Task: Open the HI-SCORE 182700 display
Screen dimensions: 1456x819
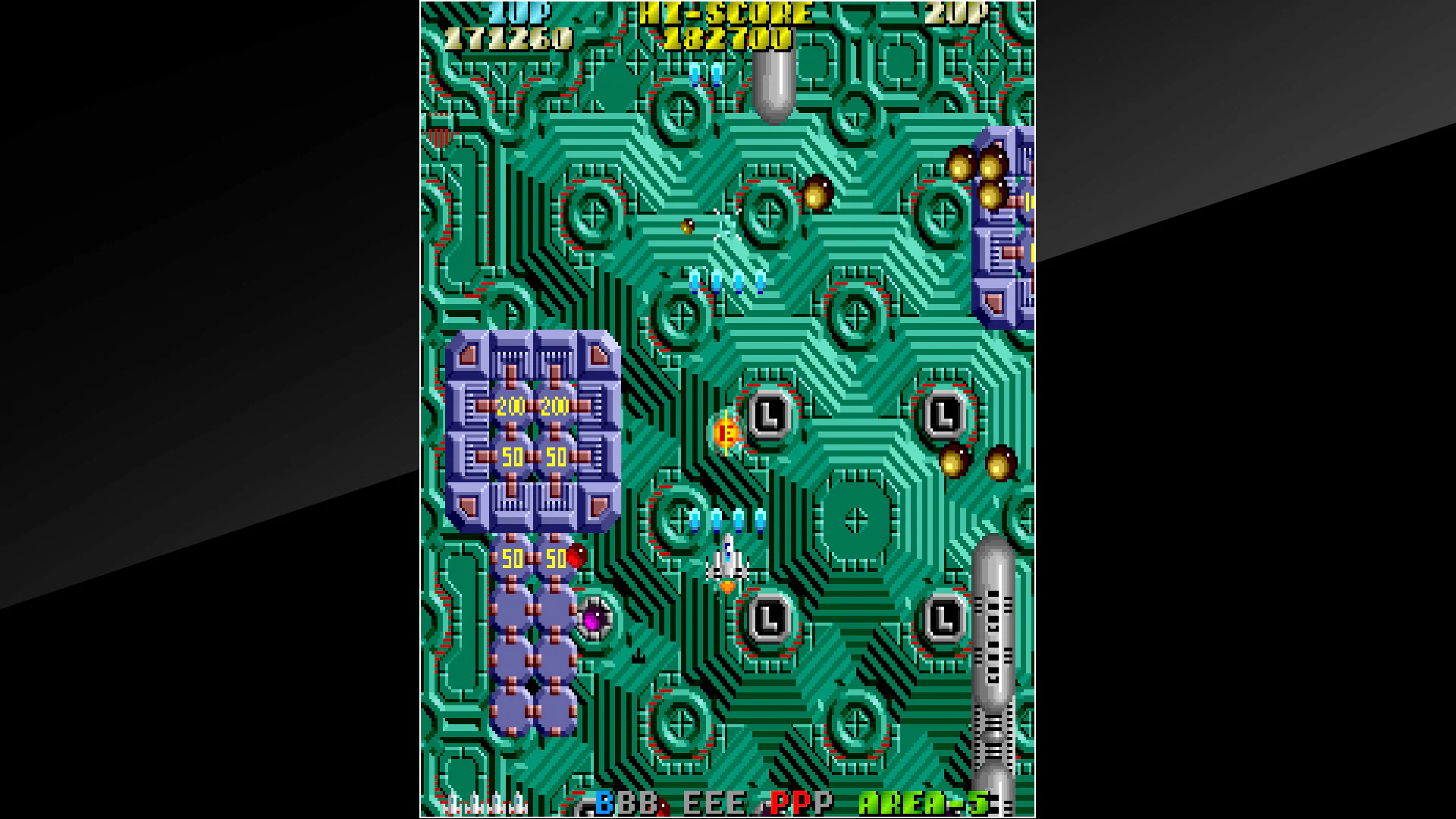Action: [x=730, y=38]
